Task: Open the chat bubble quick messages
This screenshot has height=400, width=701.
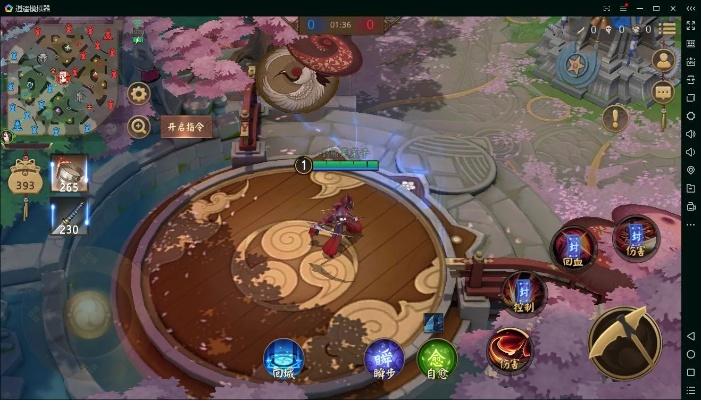Action: click(x=663, y=92)
